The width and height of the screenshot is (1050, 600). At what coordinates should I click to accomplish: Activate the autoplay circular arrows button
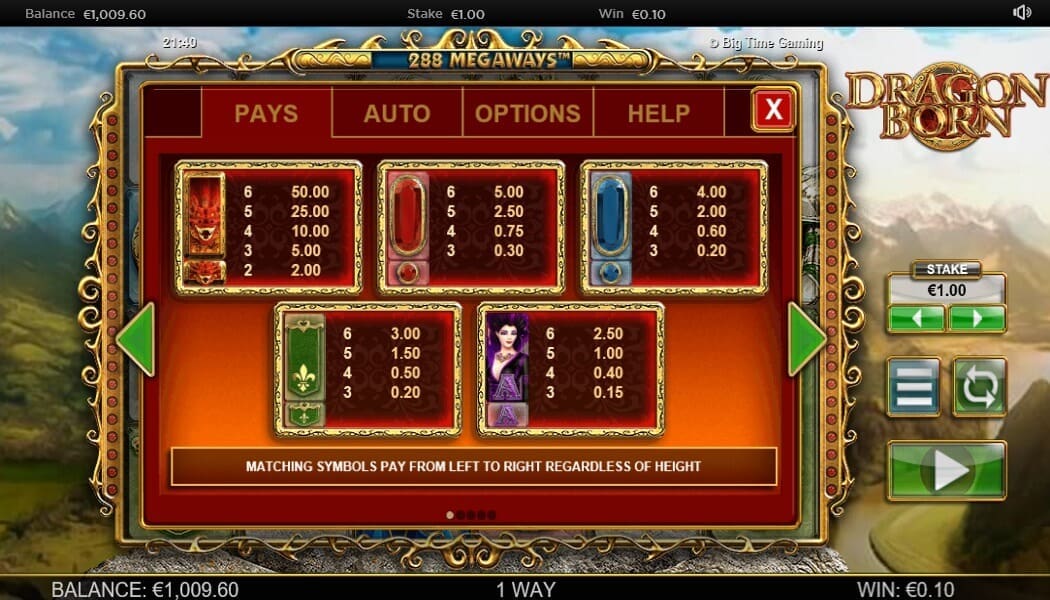pos(979,387)
